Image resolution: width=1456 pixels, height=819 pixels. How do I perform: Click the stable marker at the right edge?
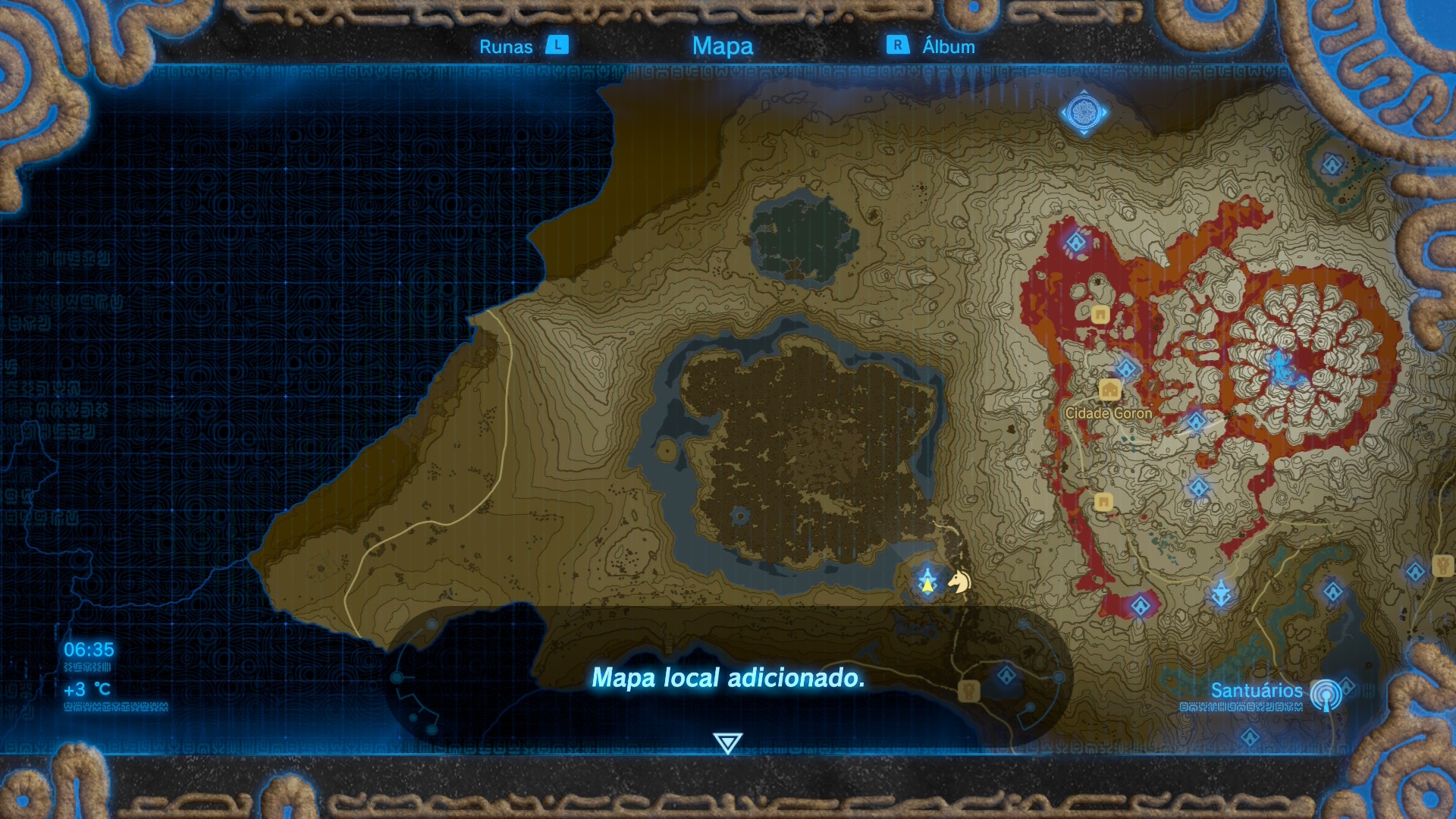pos(1442,565)
